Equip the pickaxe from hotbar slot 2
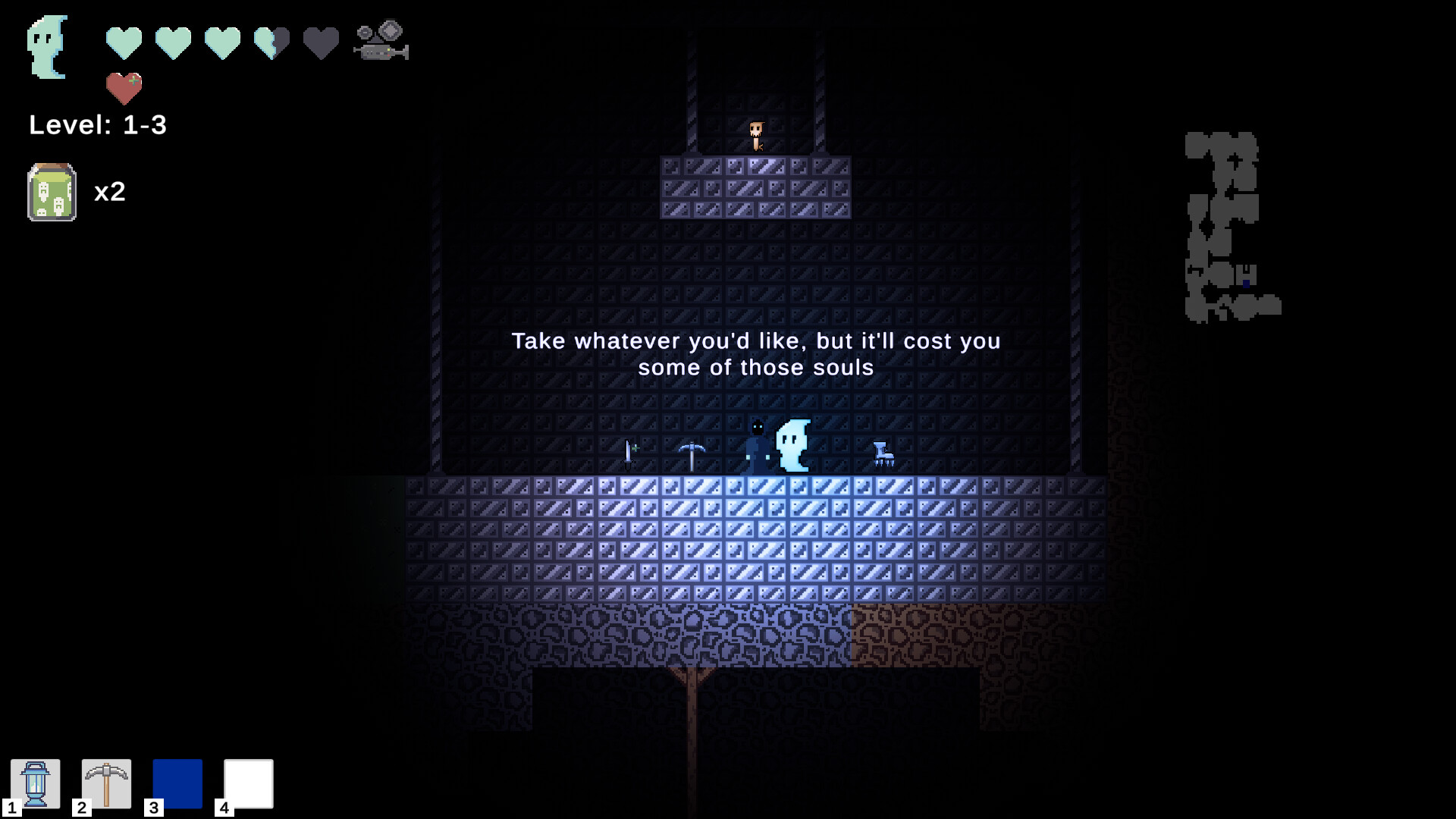 click(x=106, y=784)
